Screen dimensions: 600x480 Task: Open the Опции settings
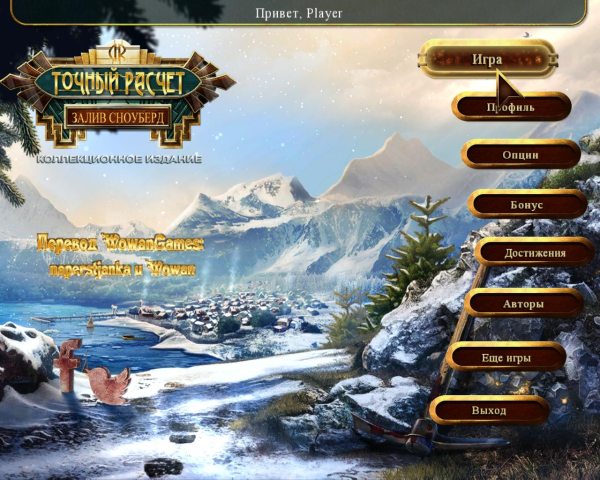(520, 155)
